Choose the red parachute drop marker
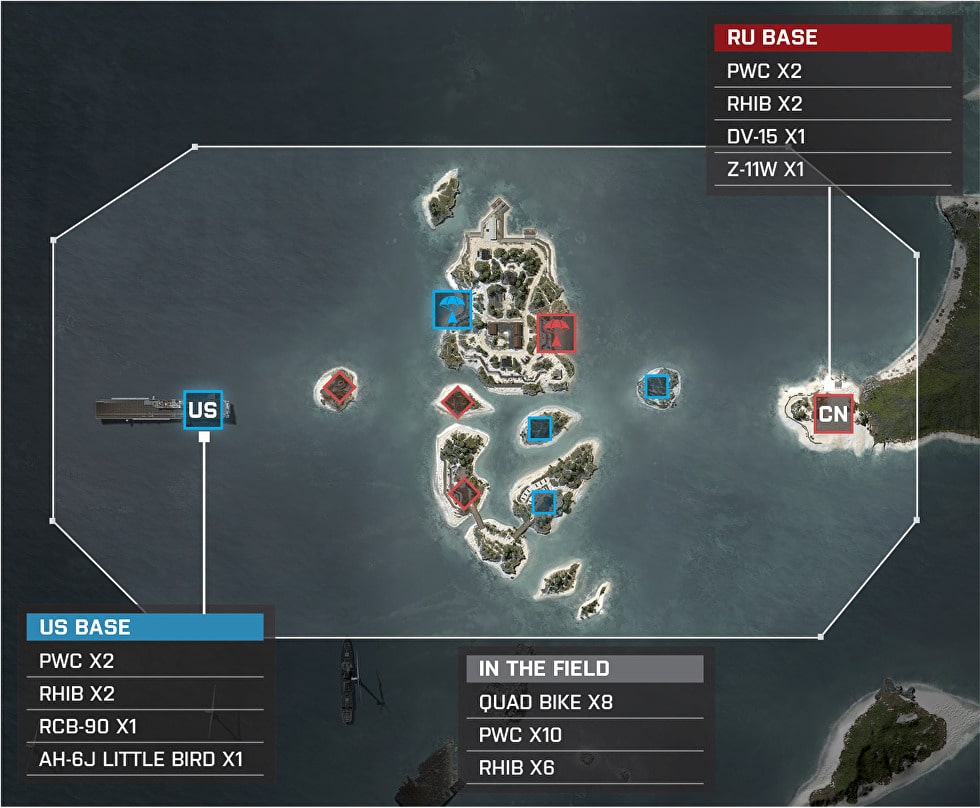The image size is (980, 808). click(556, 332)
